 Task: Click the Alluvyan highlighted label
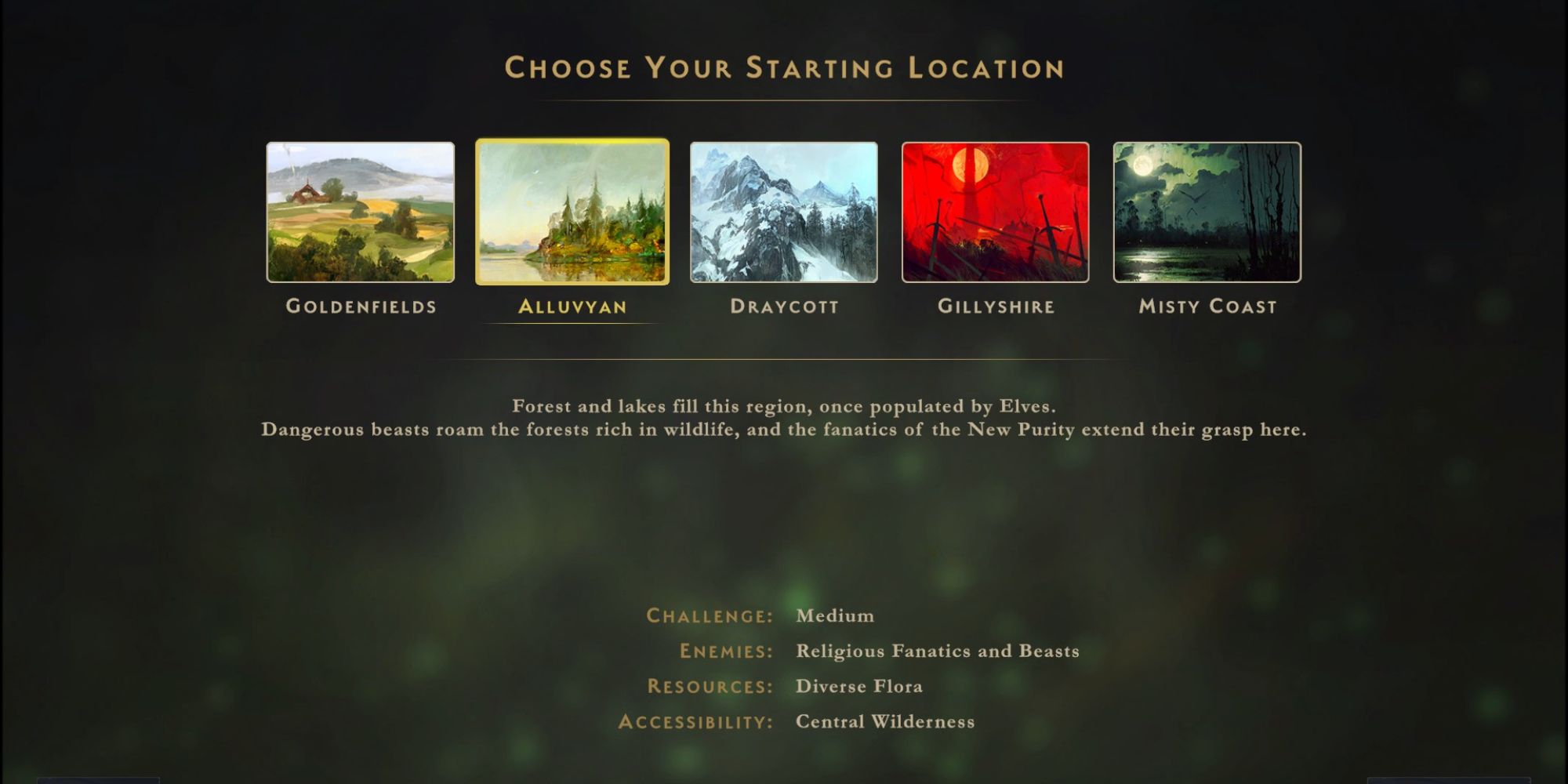point(573,308)
